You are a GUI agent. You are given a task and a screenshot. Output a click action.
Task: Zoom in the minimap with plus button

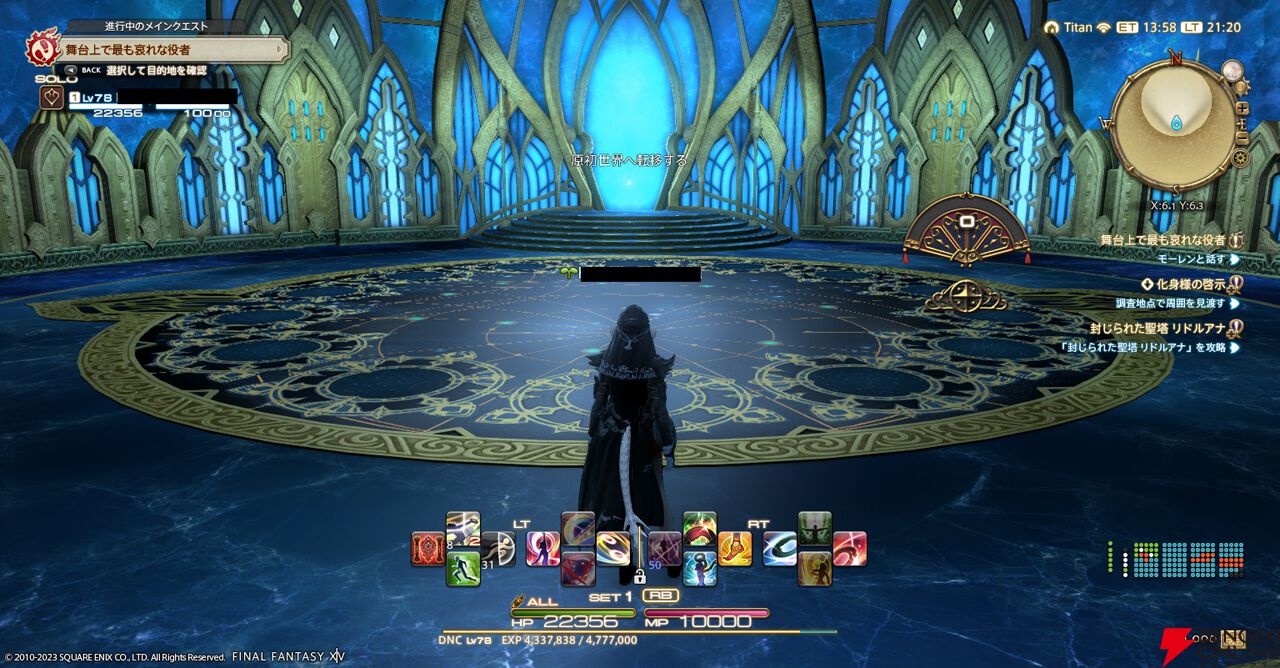pos(1242,107)
